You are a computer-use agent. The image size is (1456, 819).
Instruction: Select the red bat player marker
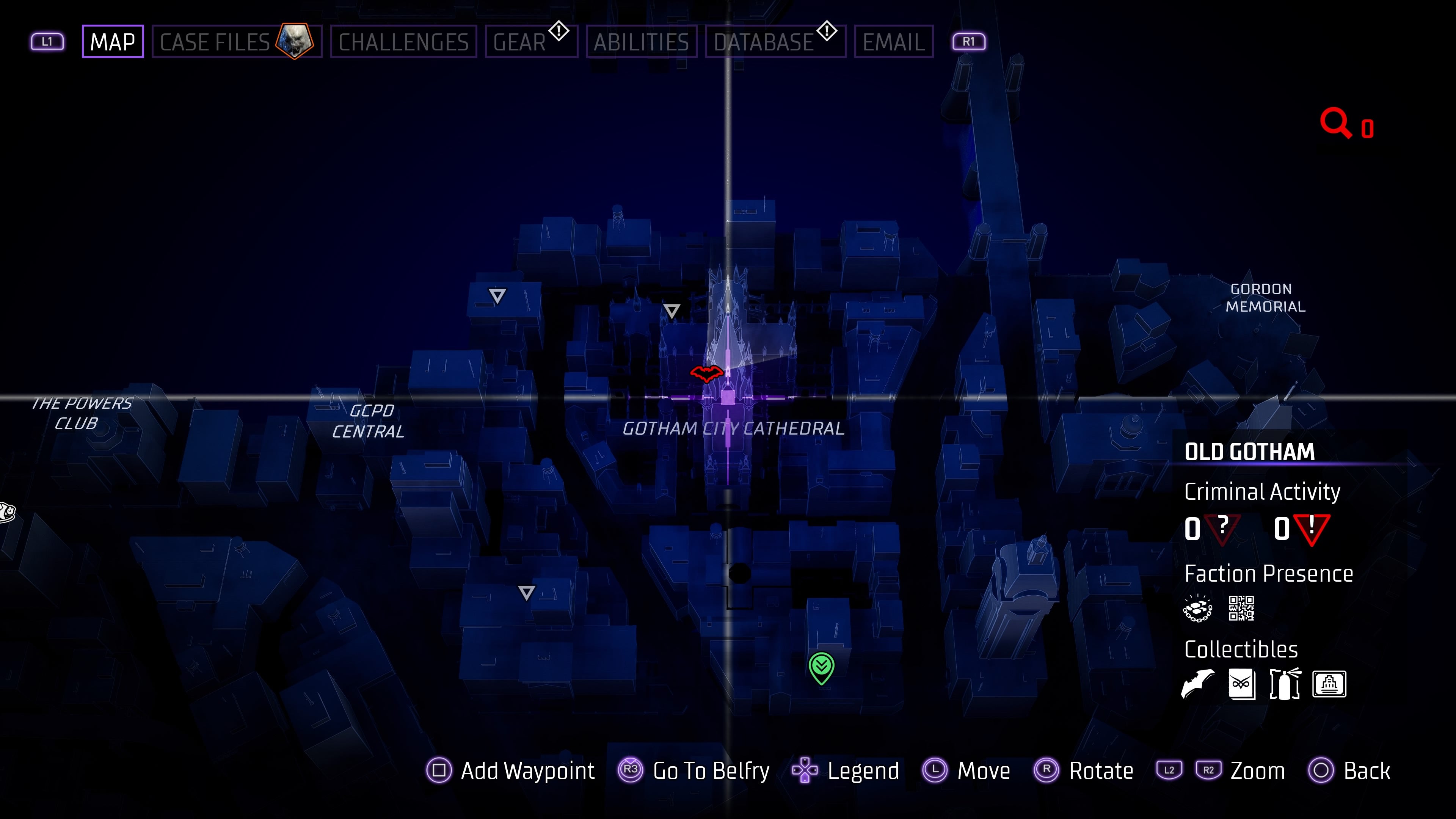(706, 373)
